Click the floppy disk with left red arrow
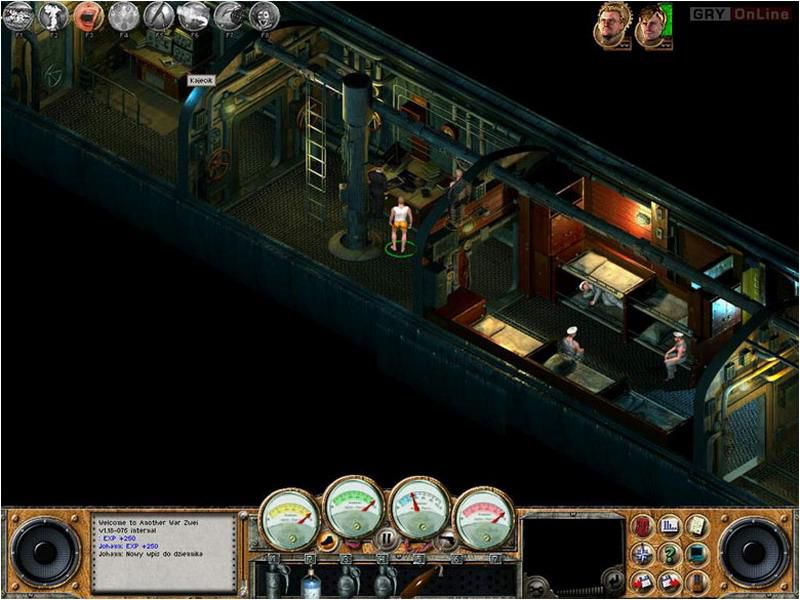Screen dimensions: 800x600 (643, 580)
